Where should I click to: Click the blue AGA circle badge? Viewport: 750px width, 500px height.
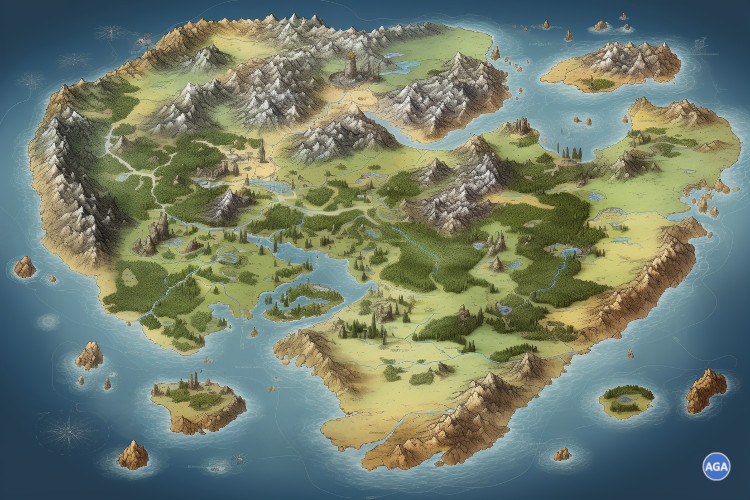[716, 466]
